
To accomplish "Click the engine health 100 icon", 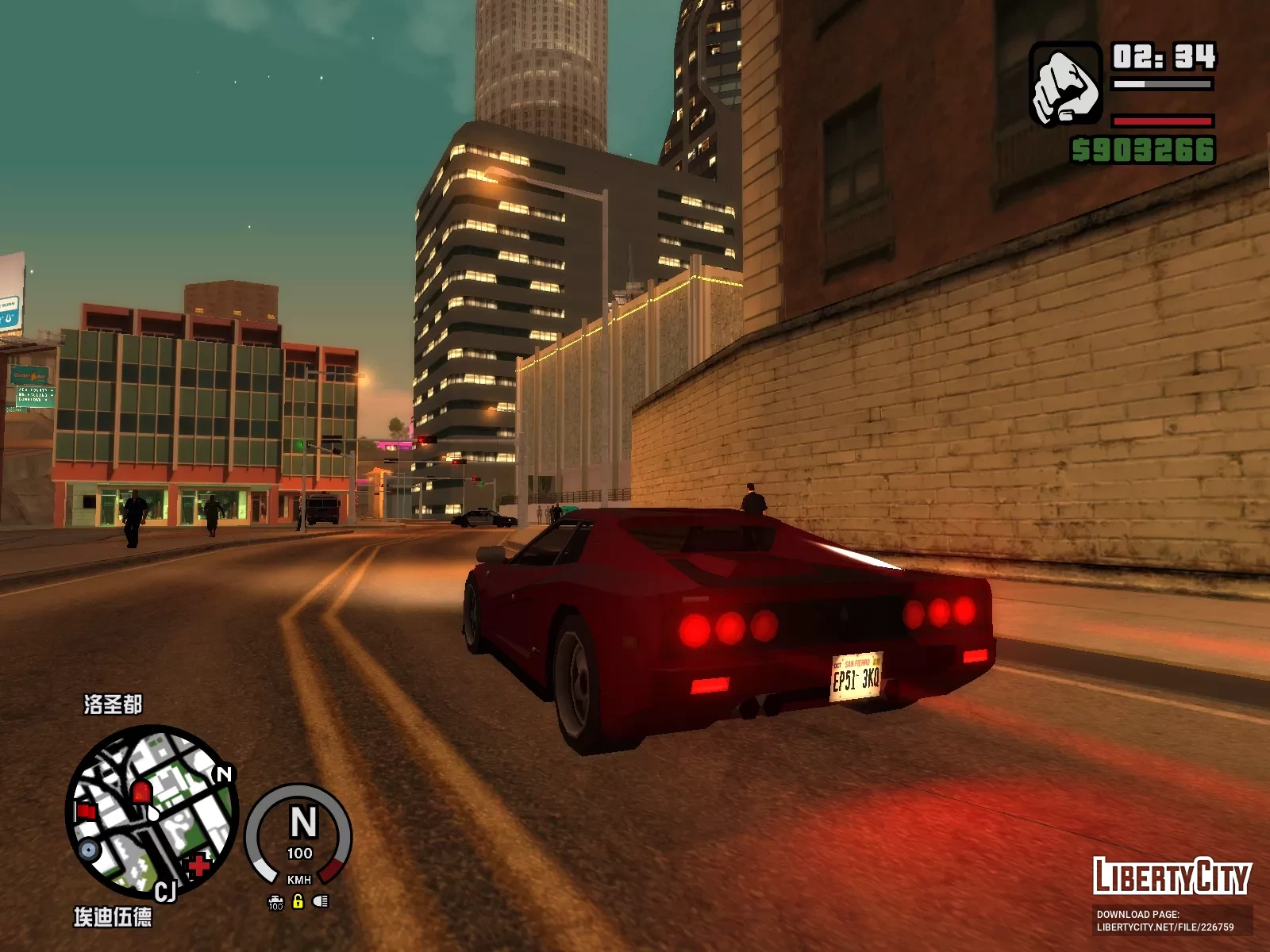I will tap(275, 902).
